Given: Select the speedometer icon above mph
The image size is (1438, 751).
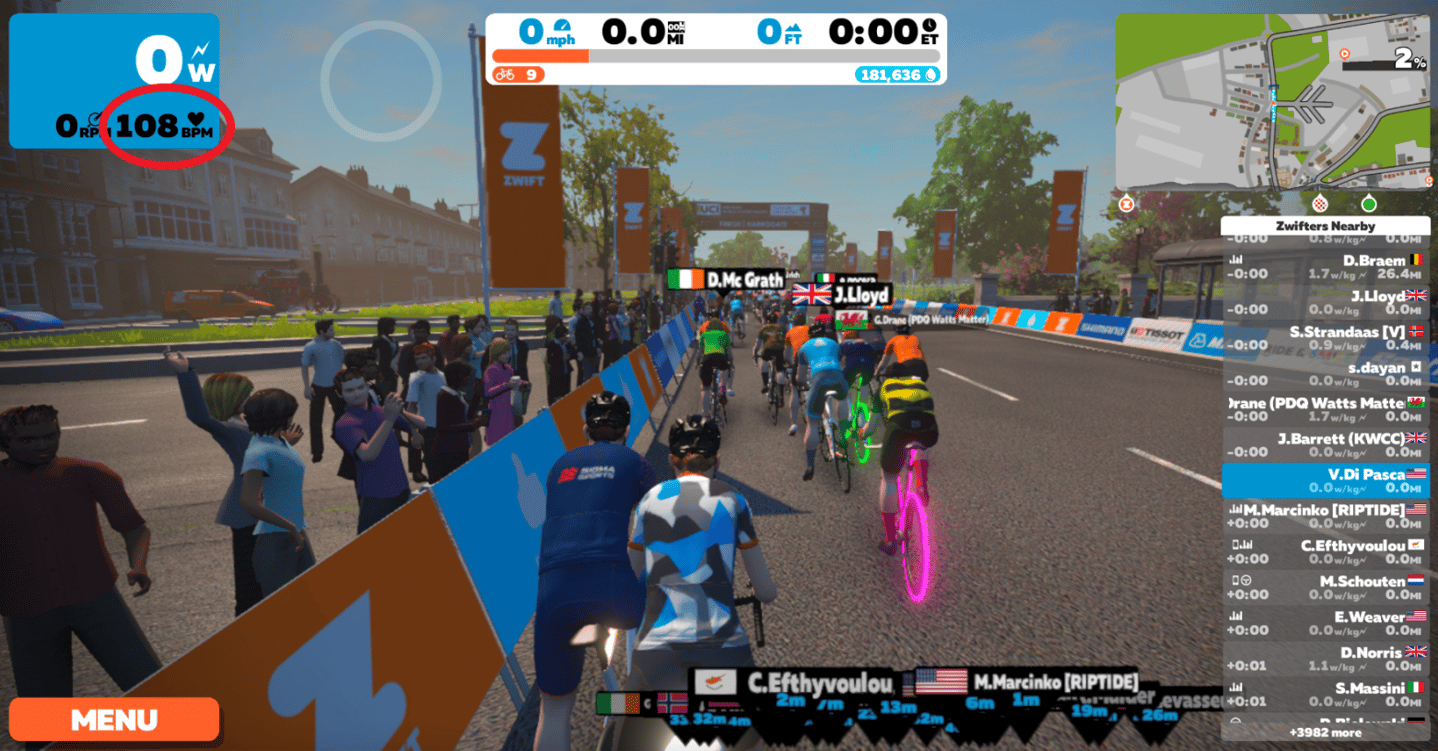Looking at the screenshot, I should pos(562,26).
